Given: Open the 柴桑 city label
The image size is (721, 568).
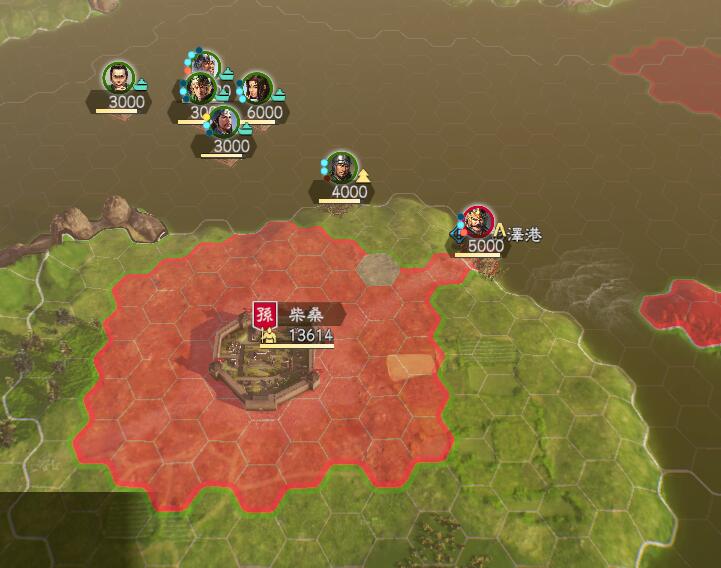Looking at the screenshot, I should [298, 312].
